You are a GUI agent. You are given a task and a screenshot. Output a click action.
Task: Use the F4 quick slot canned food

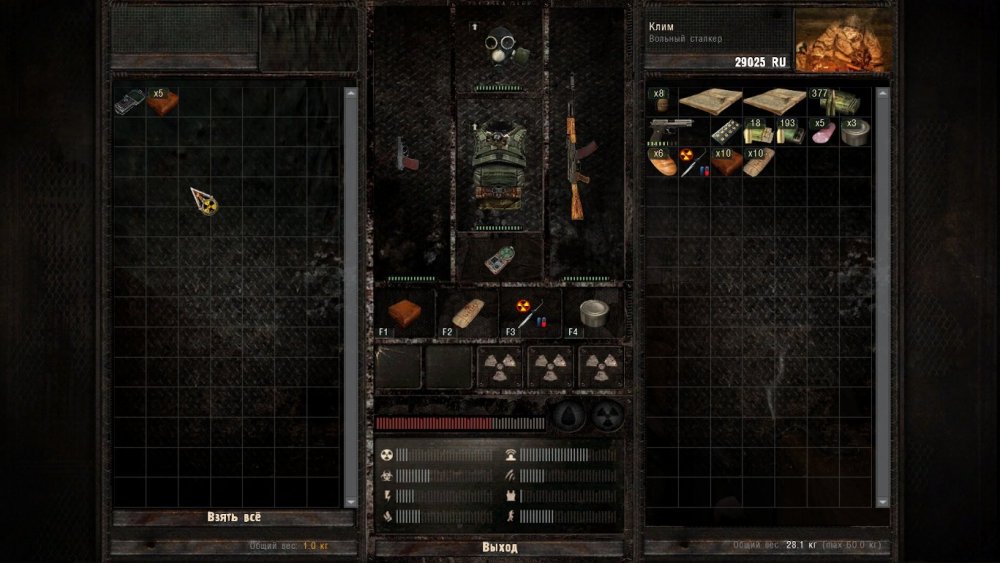593,313
